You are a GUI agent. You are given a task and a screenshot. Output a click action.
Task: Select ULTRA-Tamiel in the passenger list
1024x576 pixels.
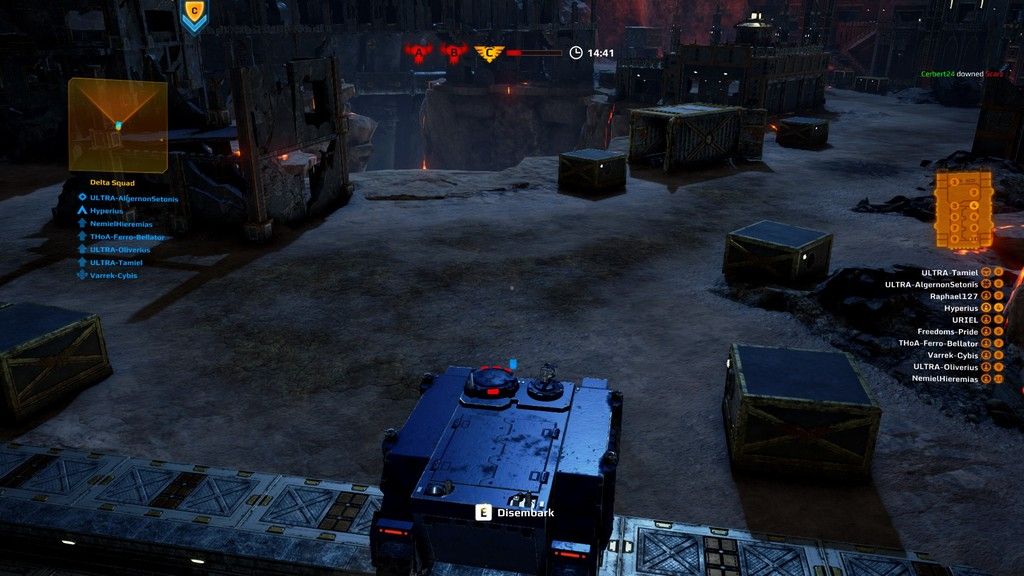coord(949,272)
